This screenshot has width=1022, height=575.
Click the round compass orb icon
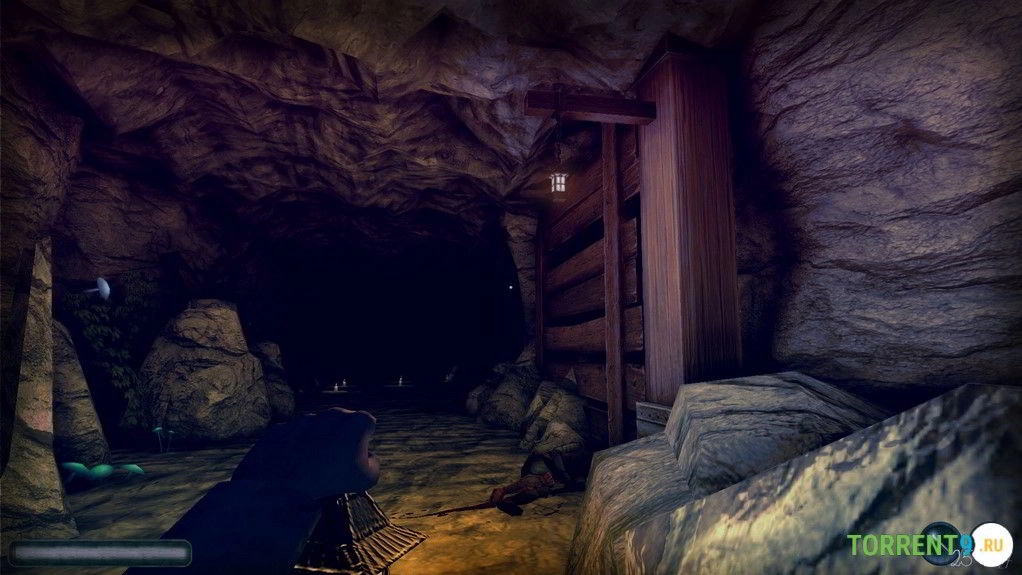pyautogui.click(x=942, y=545)
